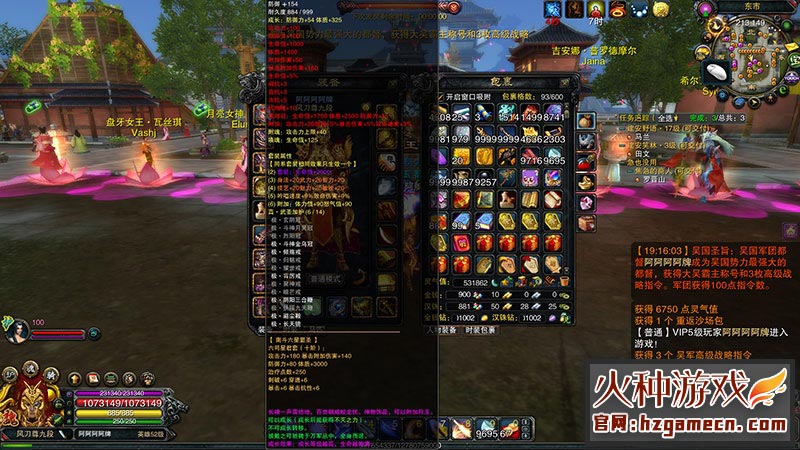Screen dimensions: 800x450
Task: Open the circular minimap
Action: [762, 52]
